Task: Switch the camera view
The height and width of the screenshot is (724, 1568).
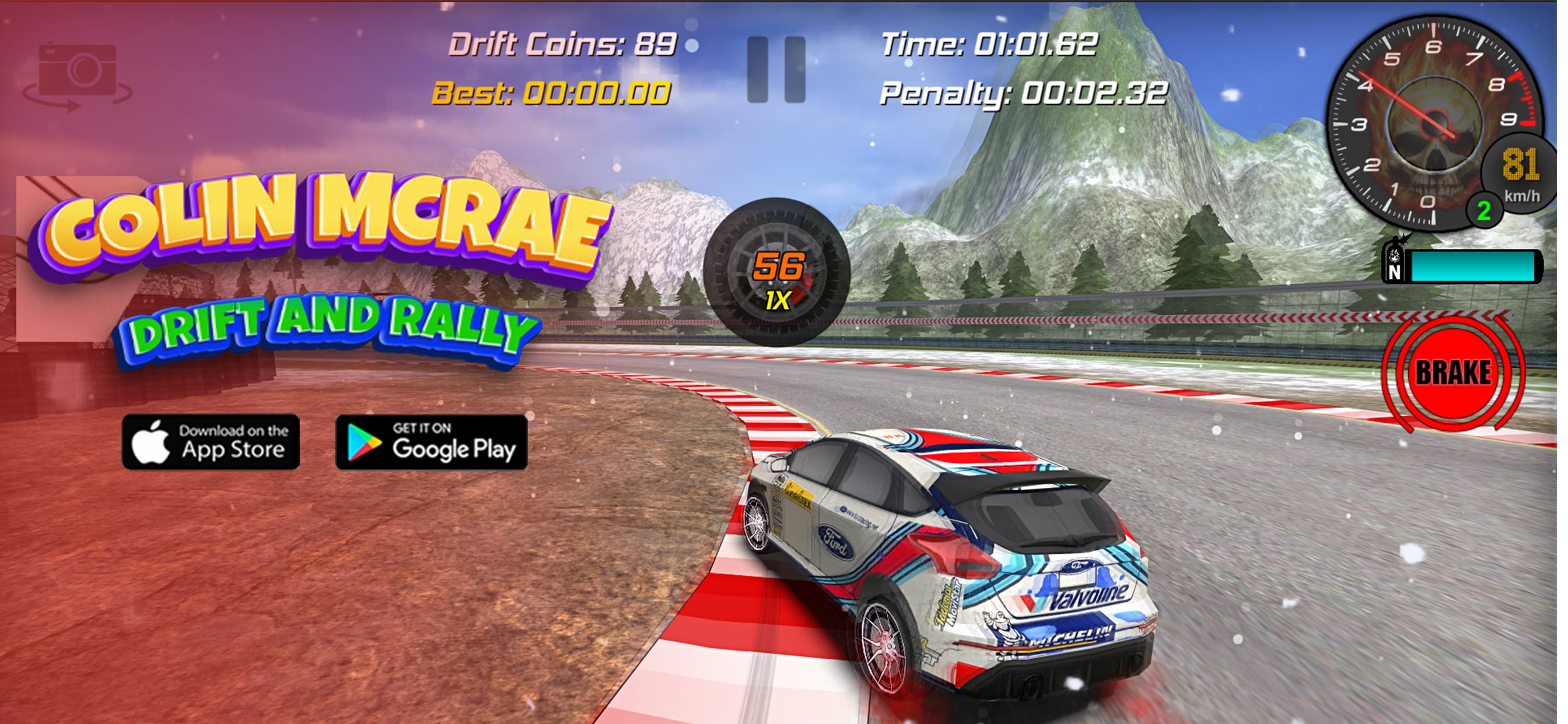Action: click(78, 75)
